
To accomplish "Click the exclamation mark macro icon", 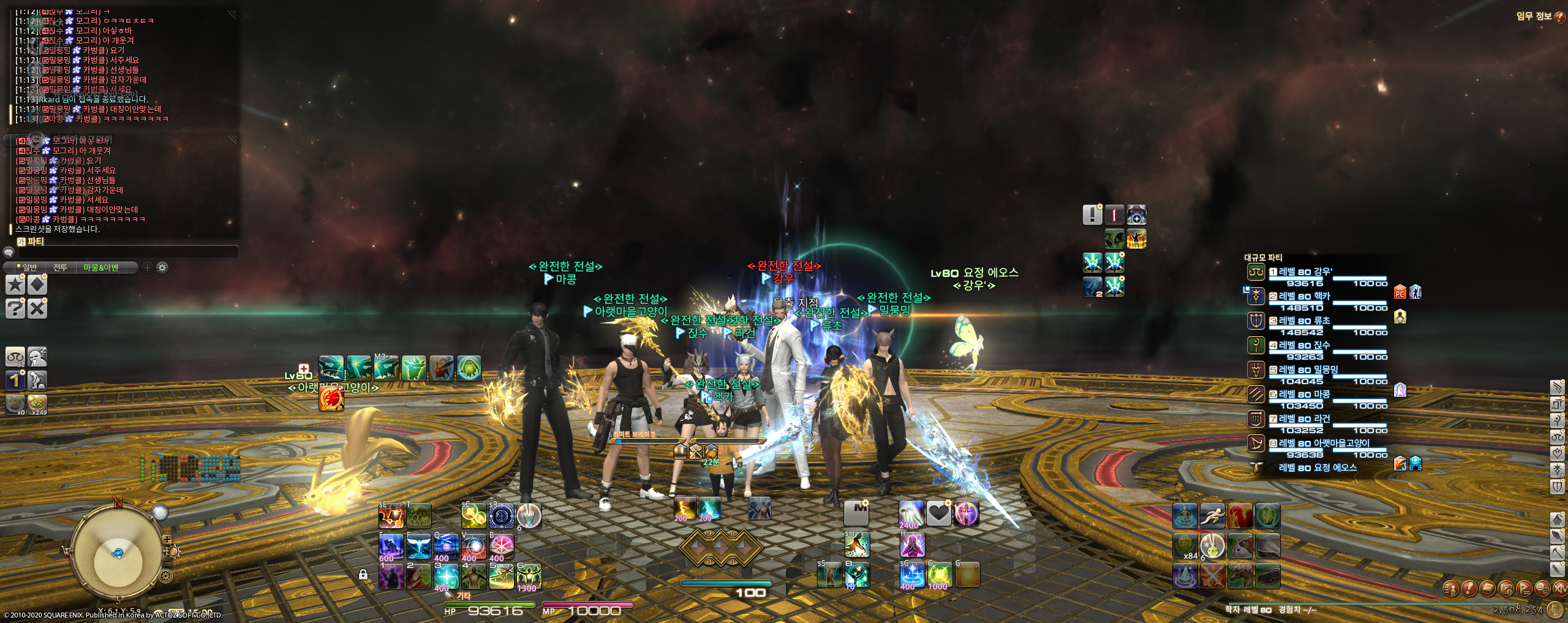I will (1092, 215).
